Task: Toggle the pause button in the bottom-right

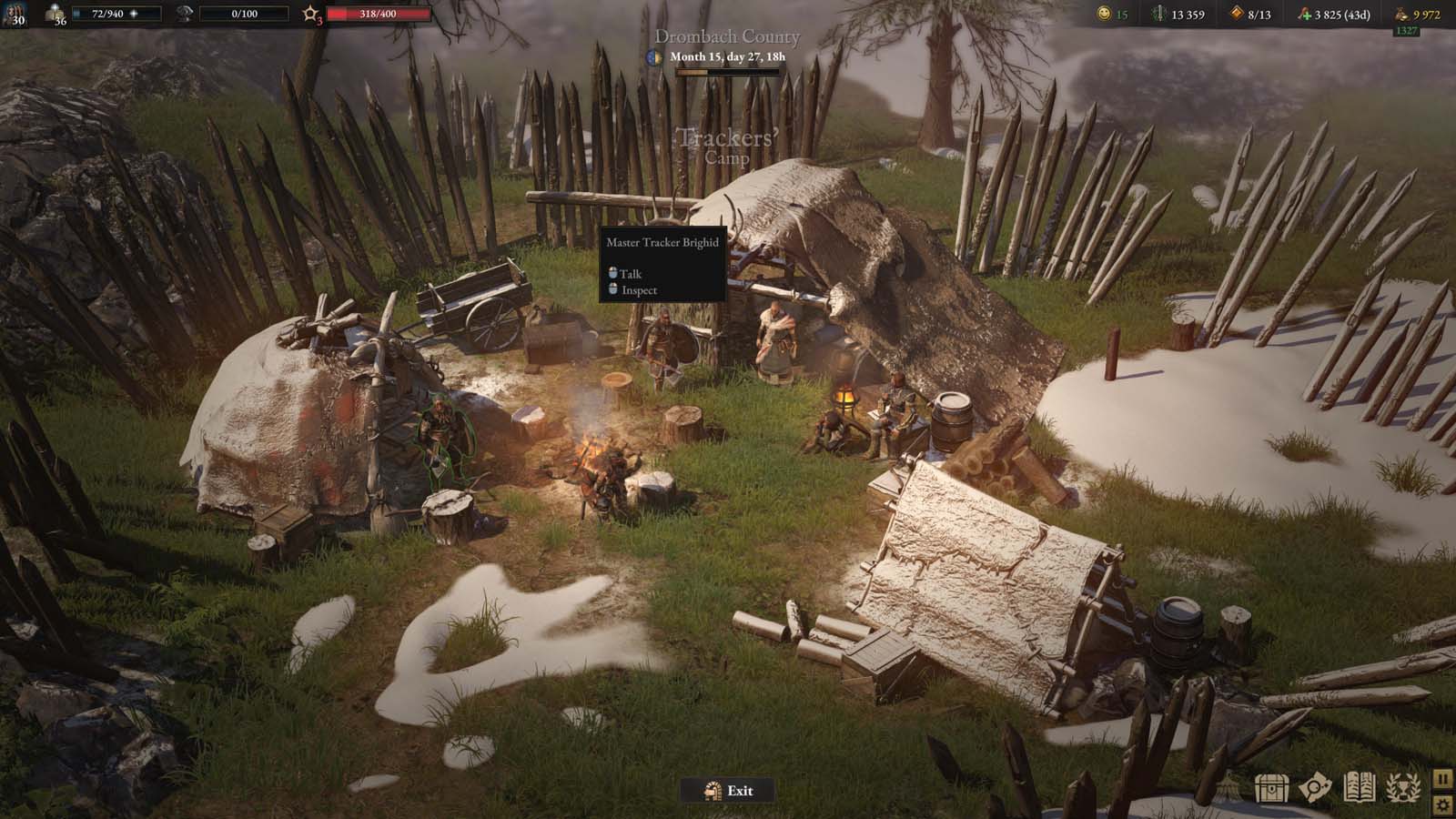Action: [x=1443, y=781]
